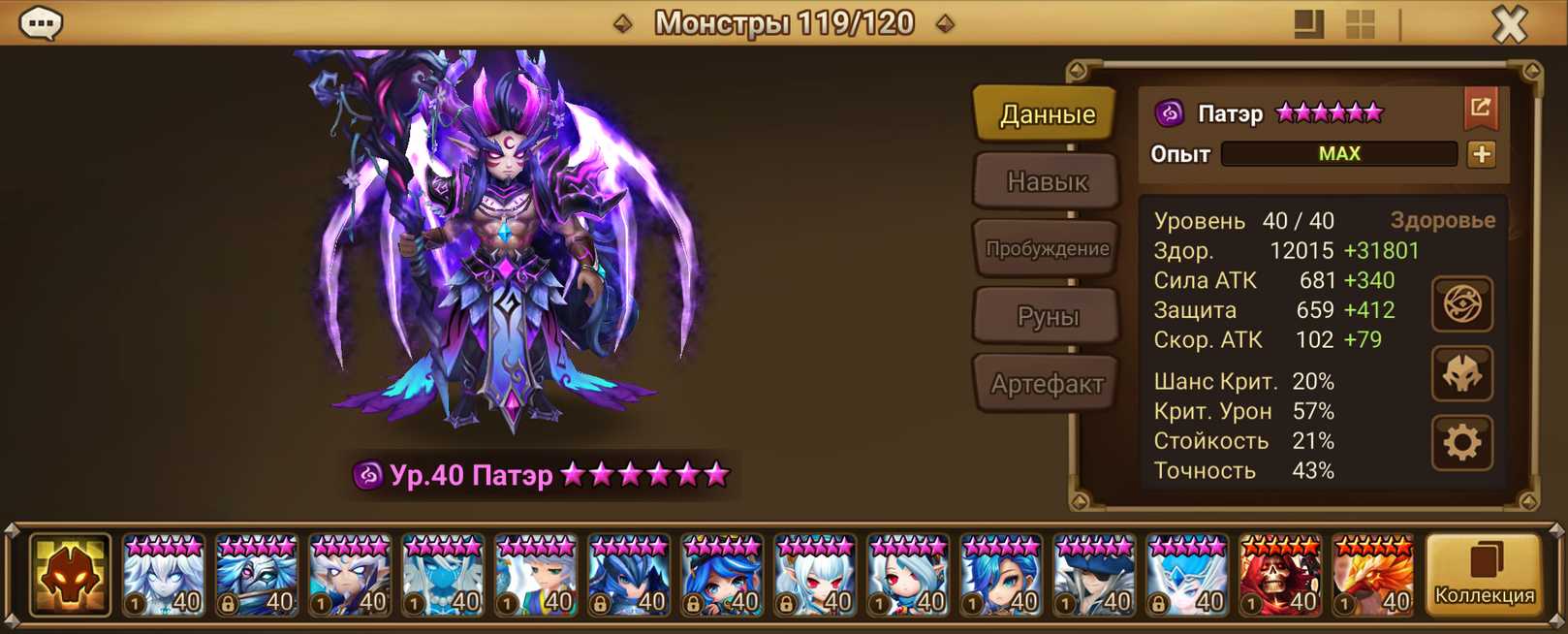
Task: Go to previous monster with left diamond
Action: coord(623,23)
